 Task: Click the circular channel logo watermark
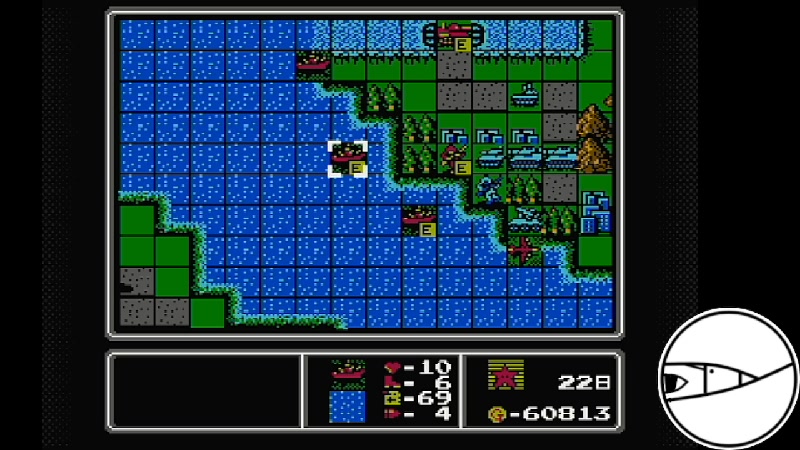click(727, 378)
